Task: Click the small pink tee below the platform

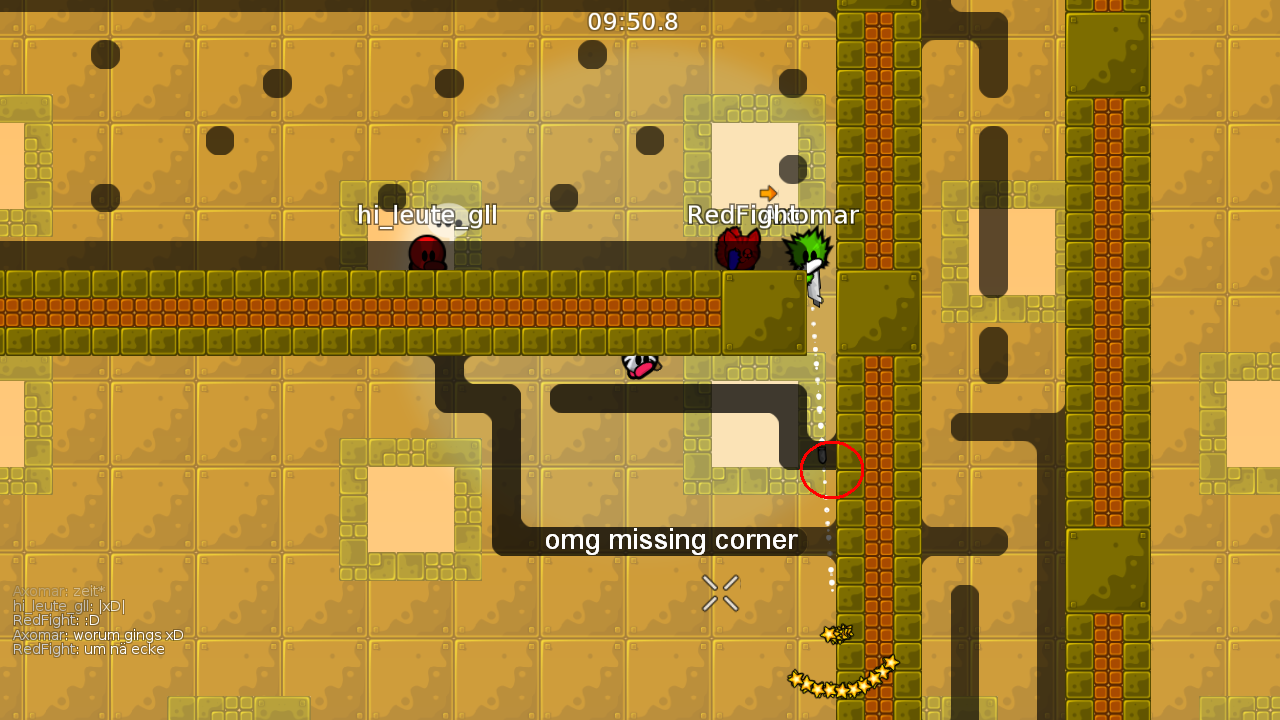Action: click(641, 366)
